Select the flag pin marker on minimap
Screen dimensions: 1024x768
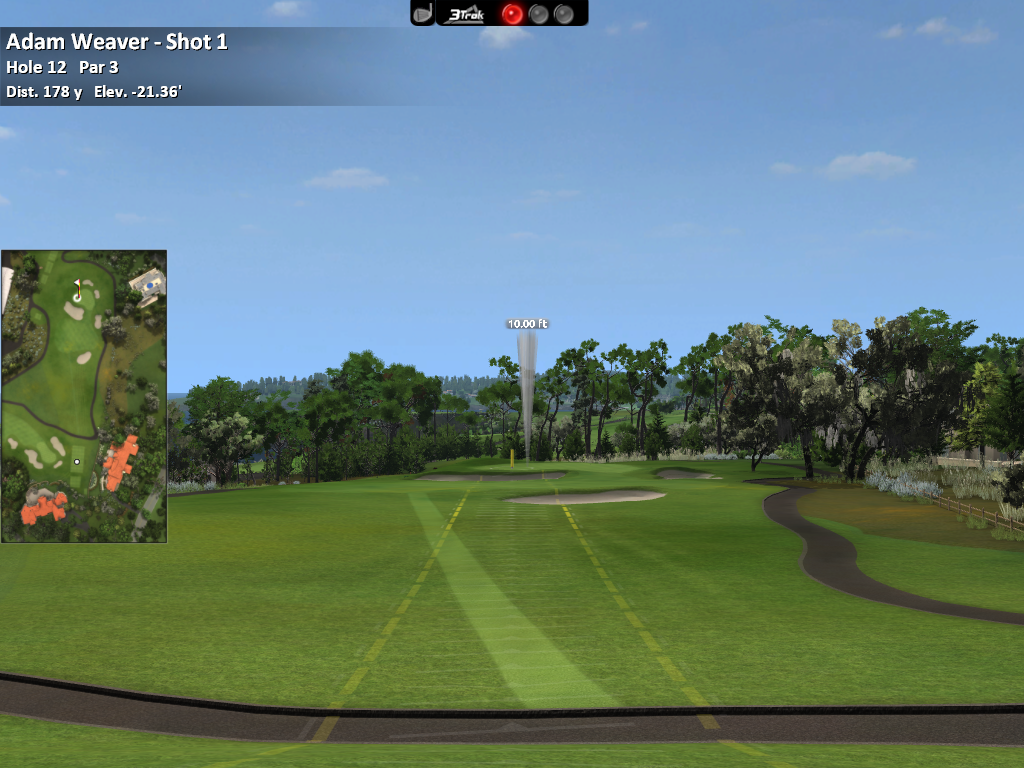pyautogui.click(x=77, y=291)
